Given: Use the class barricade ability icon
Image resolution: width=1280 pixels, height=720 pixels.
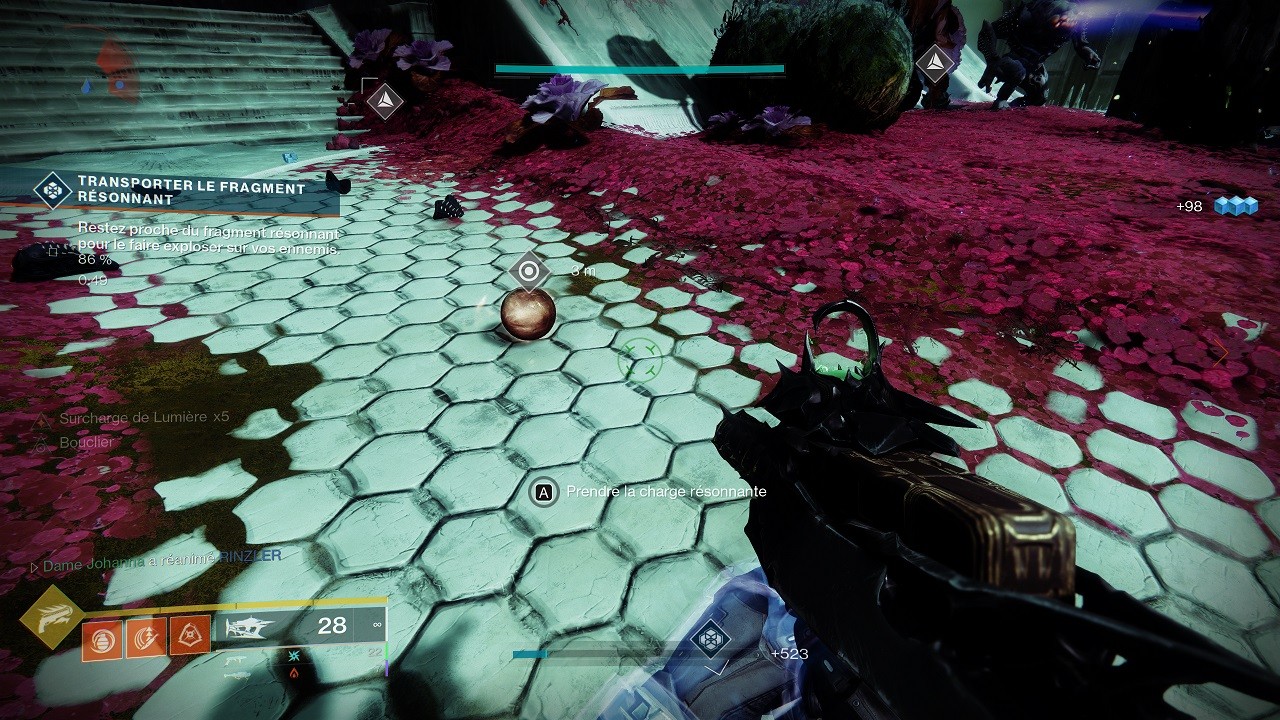Looking at the screenshot, I should (x=190, y=636).
